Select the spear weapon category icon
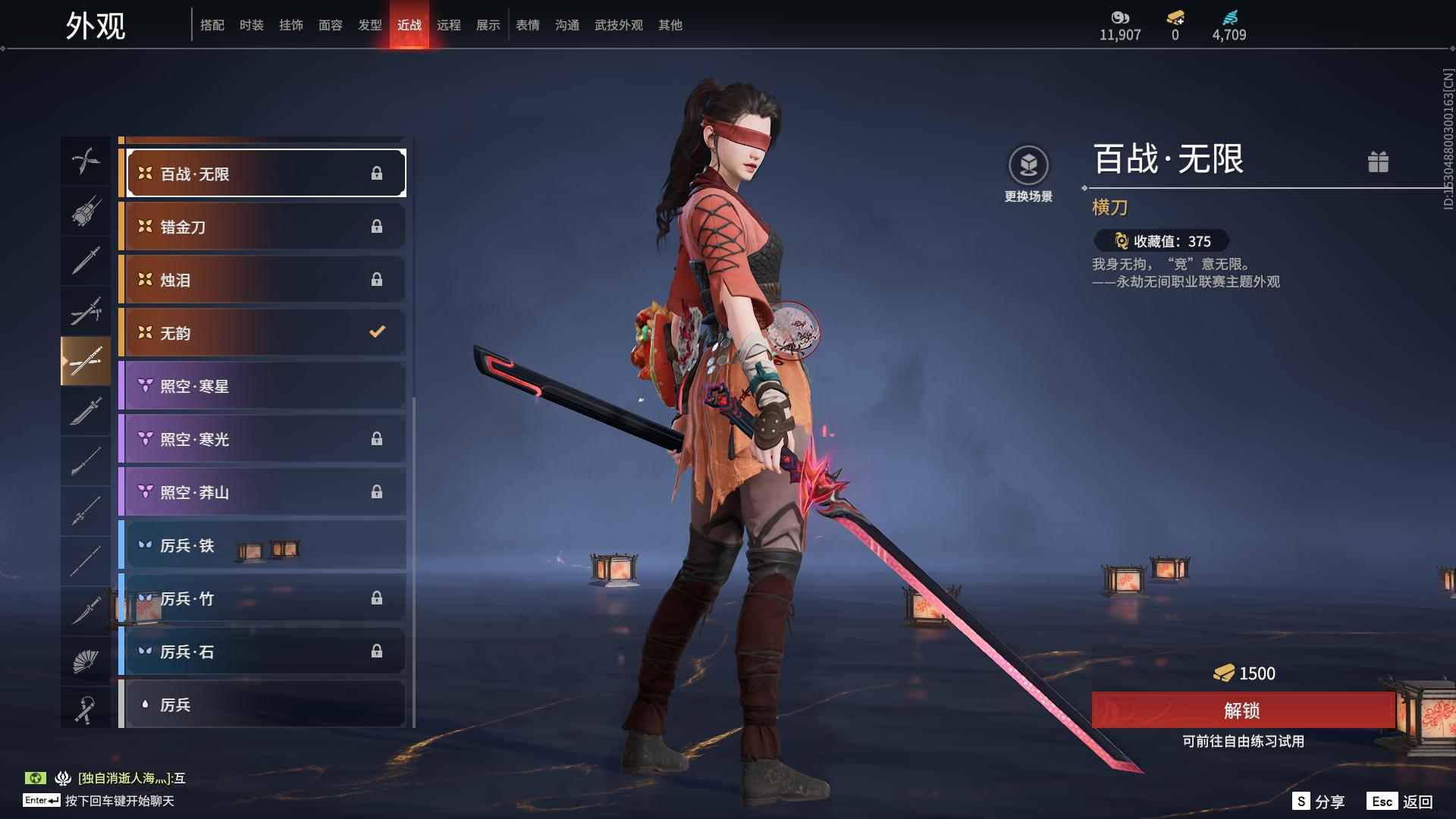Viewport: 1456px width, 819px height. point(86,510)
